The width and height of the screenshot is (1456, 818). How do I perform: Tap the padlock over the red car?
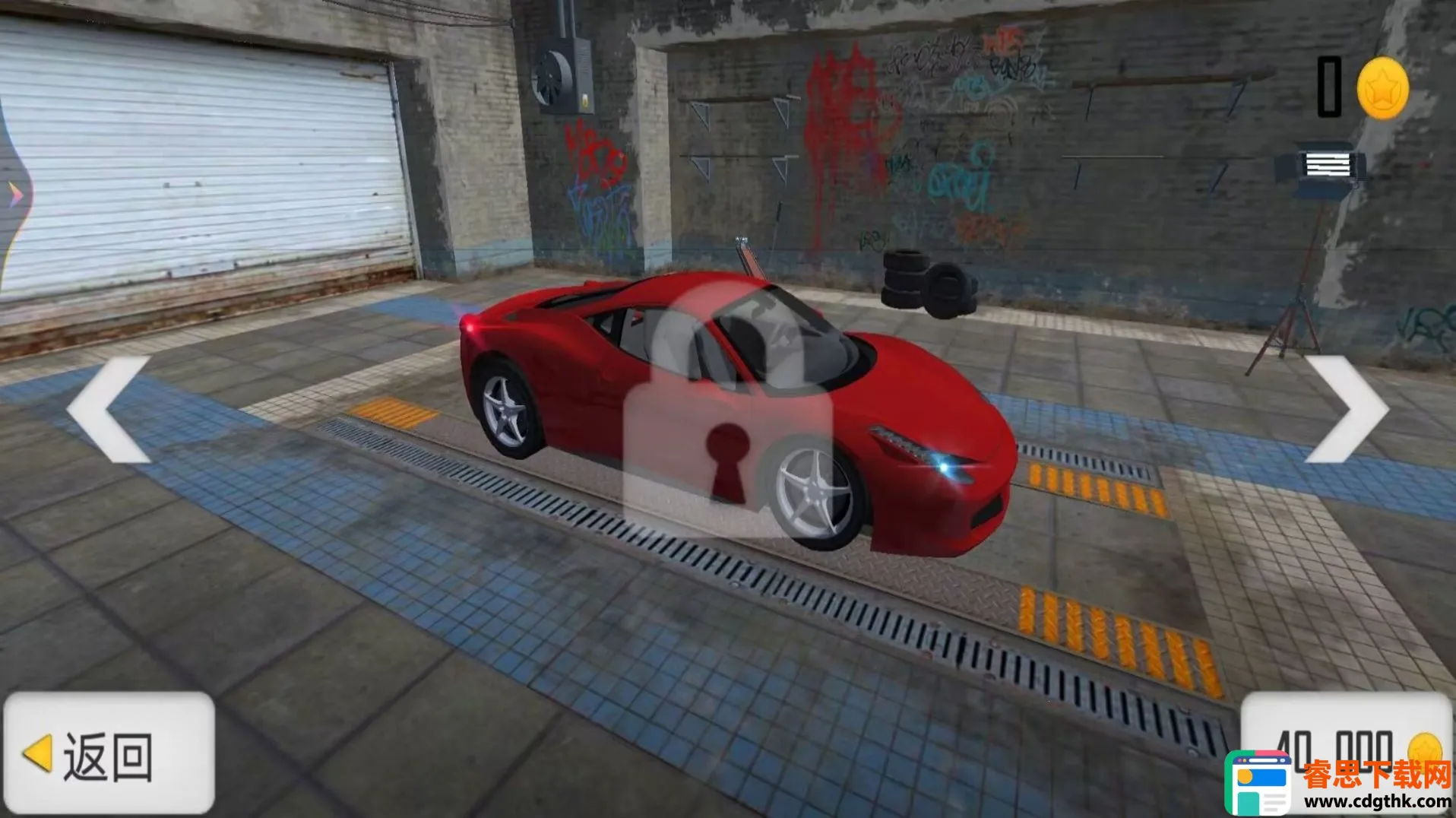click(x=728, y=414)
